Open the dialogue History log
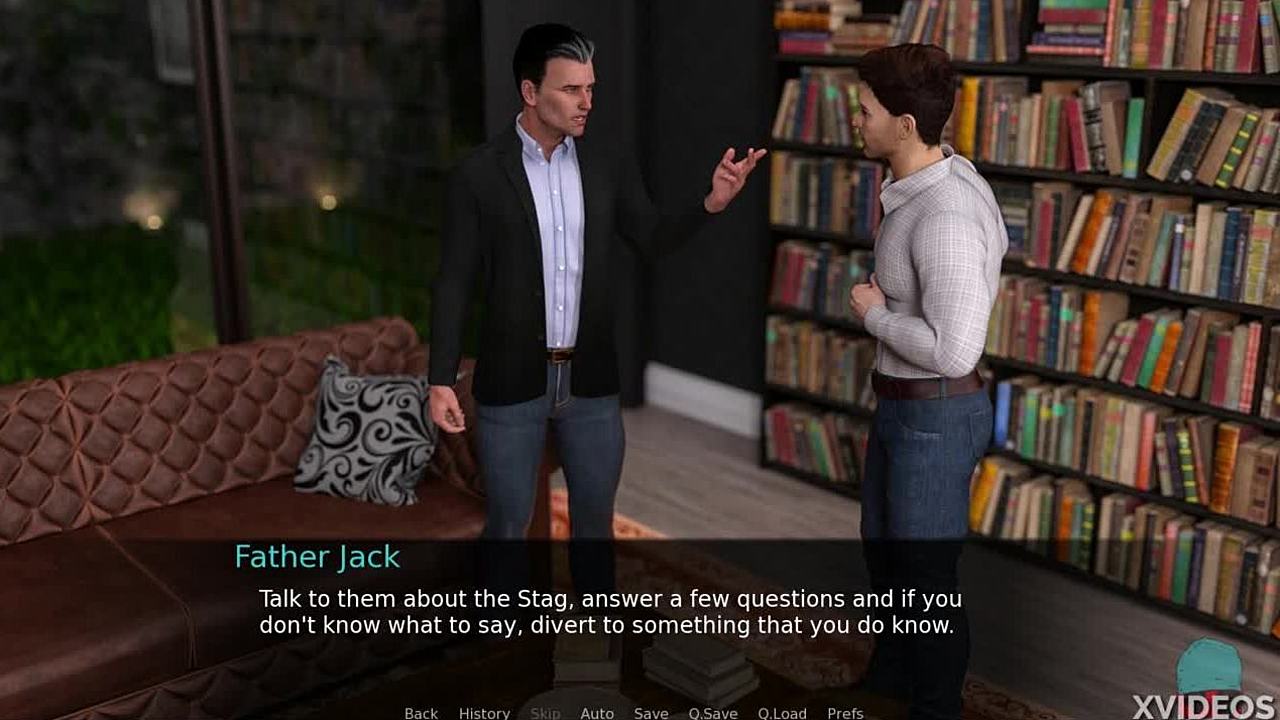The image size is (1280, 720). coord(484,712)
